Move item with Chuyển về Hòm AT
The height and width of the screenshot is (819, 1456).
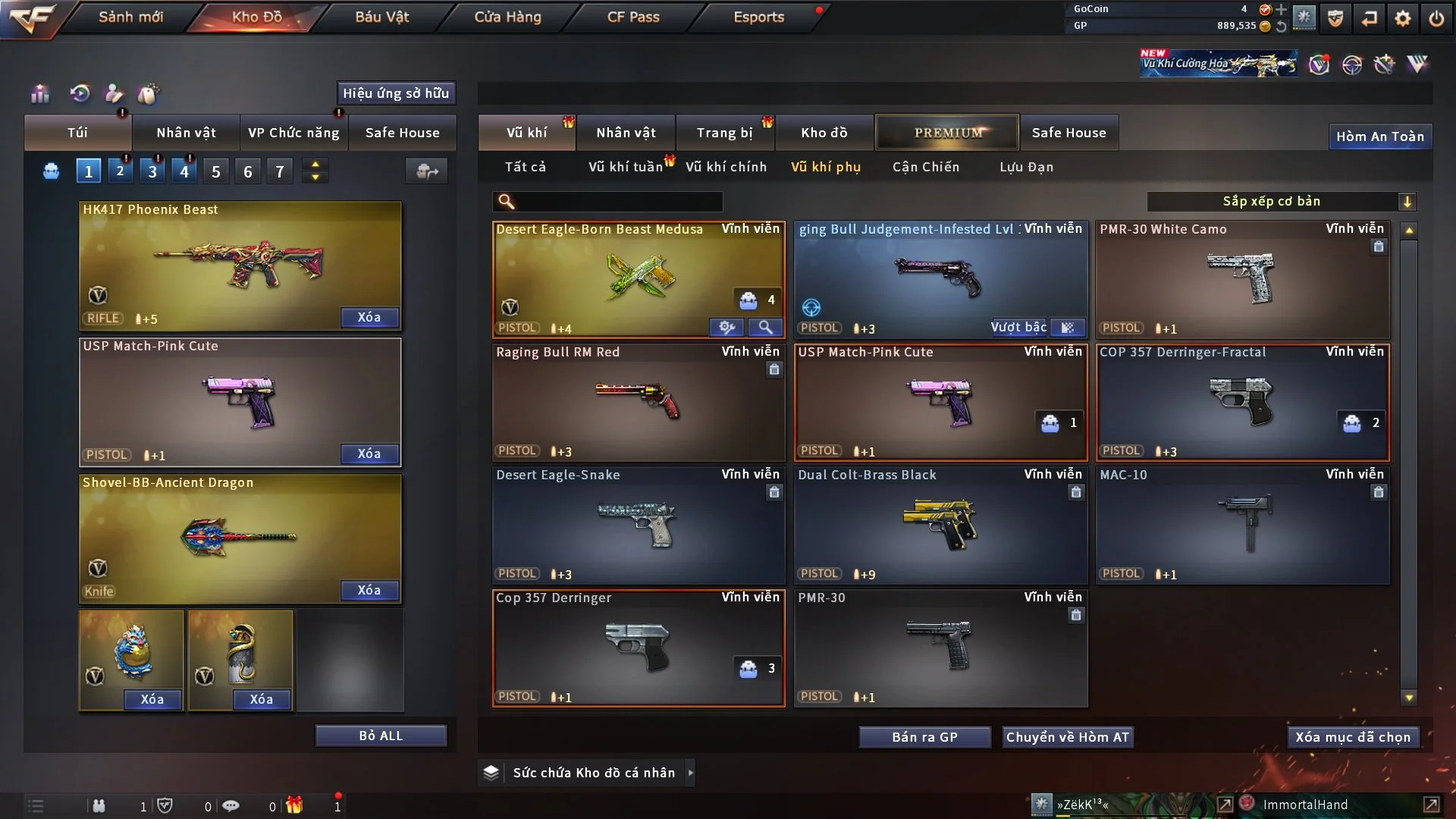1067,737
